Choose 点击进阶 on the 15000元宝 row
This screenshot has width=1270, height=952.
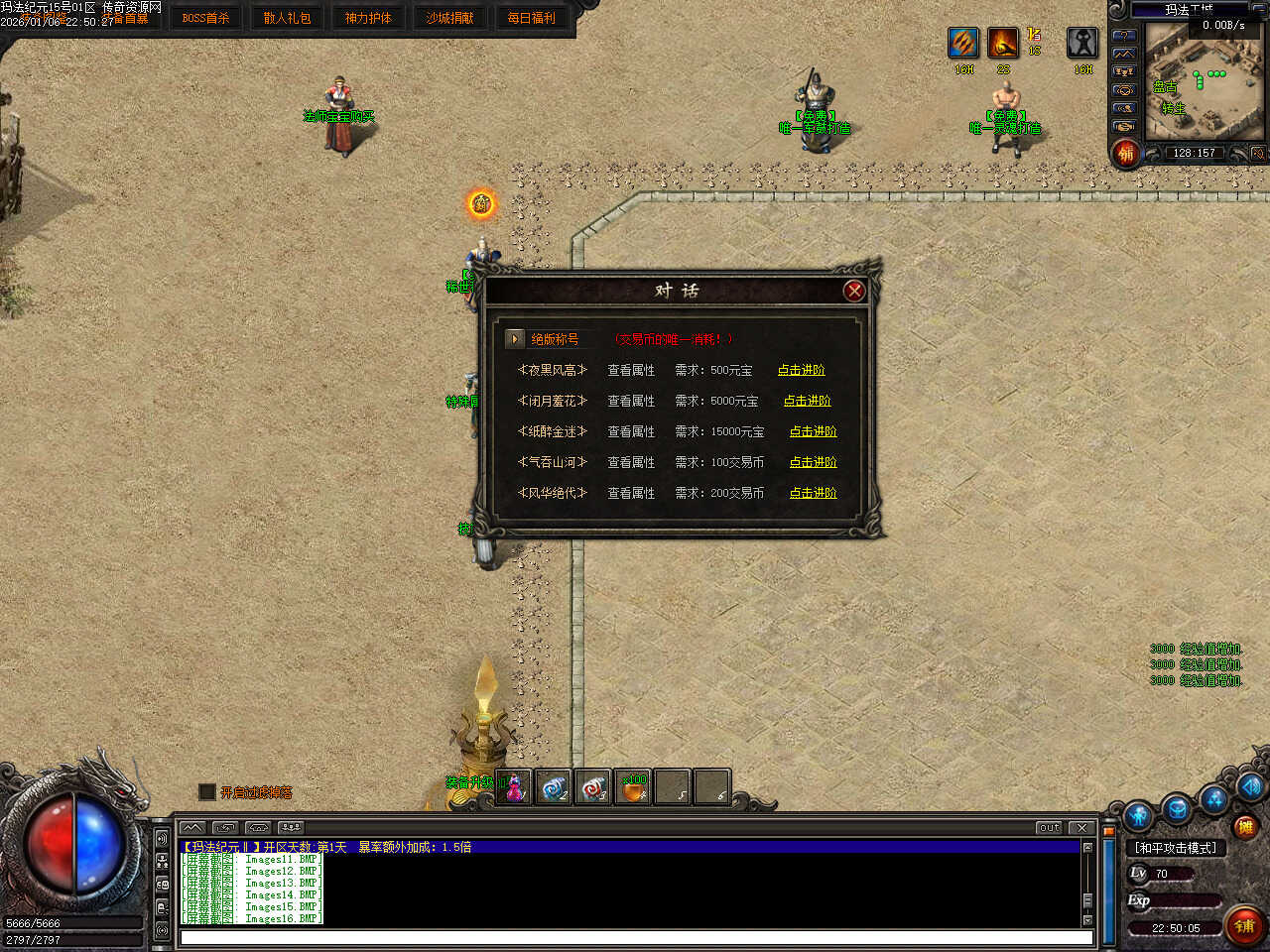813,431
